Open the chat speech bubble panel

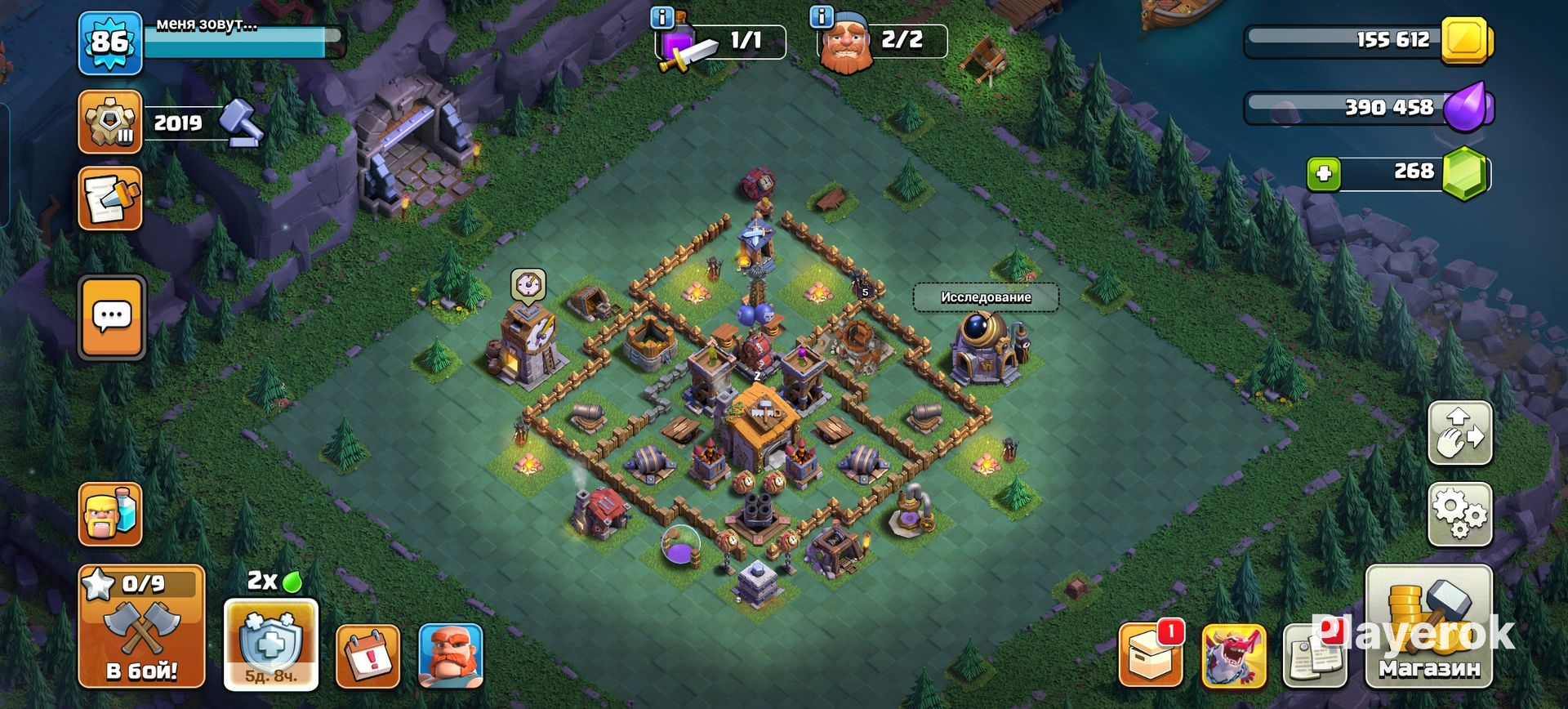point(112,318)
